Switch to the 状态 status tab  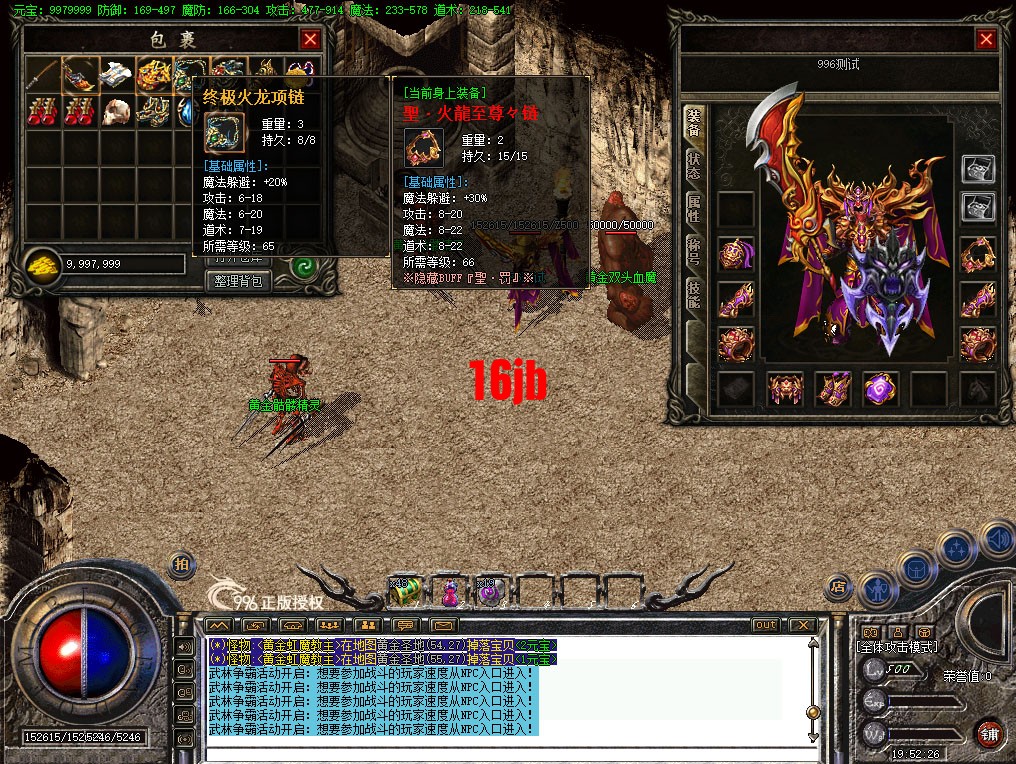(x=694, y=166)
